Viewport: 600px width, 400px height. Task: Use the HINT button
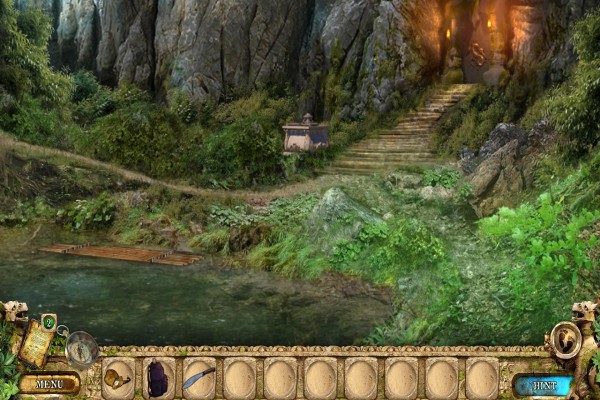[x=543, y=384]
